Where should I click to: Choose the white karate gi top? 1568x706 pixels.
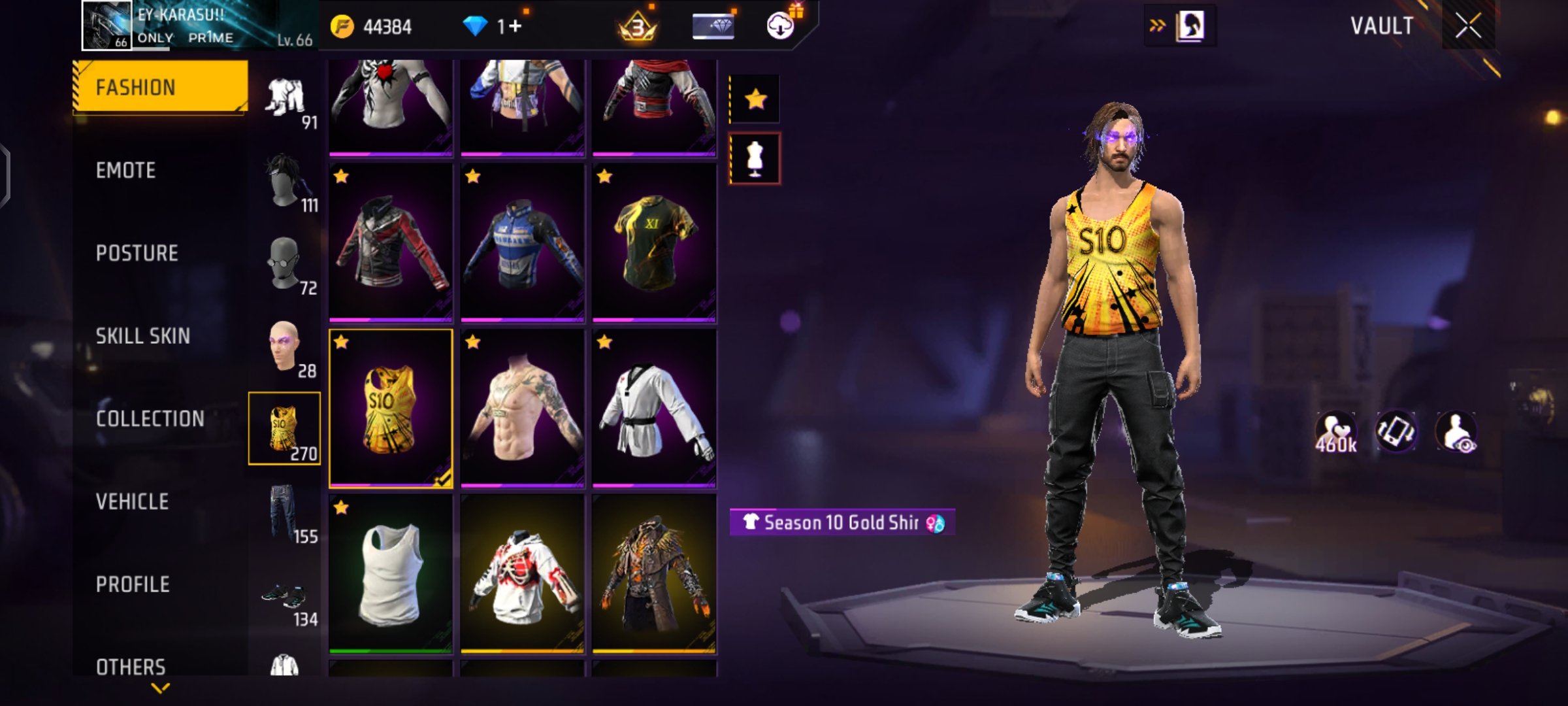[654, 409]
